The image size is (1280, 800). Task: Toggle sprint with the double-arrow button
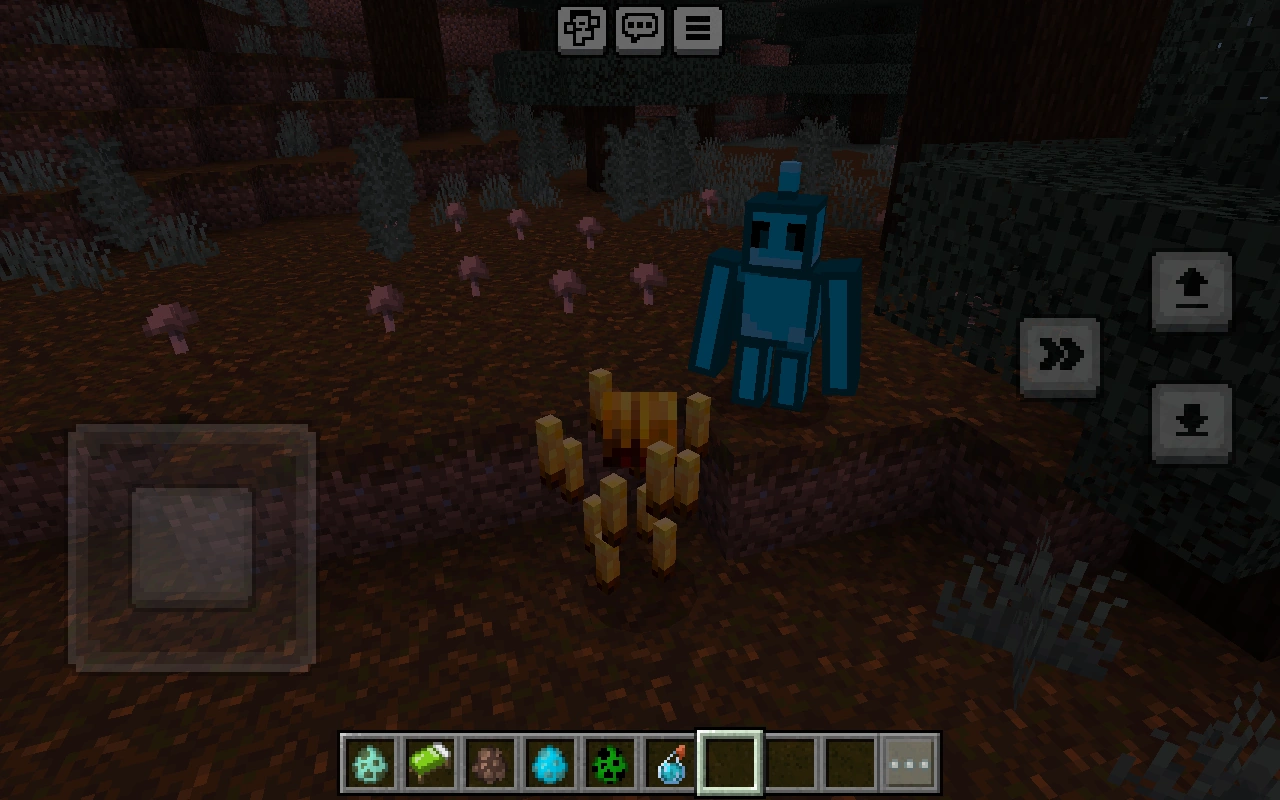tap(1060, 353)
